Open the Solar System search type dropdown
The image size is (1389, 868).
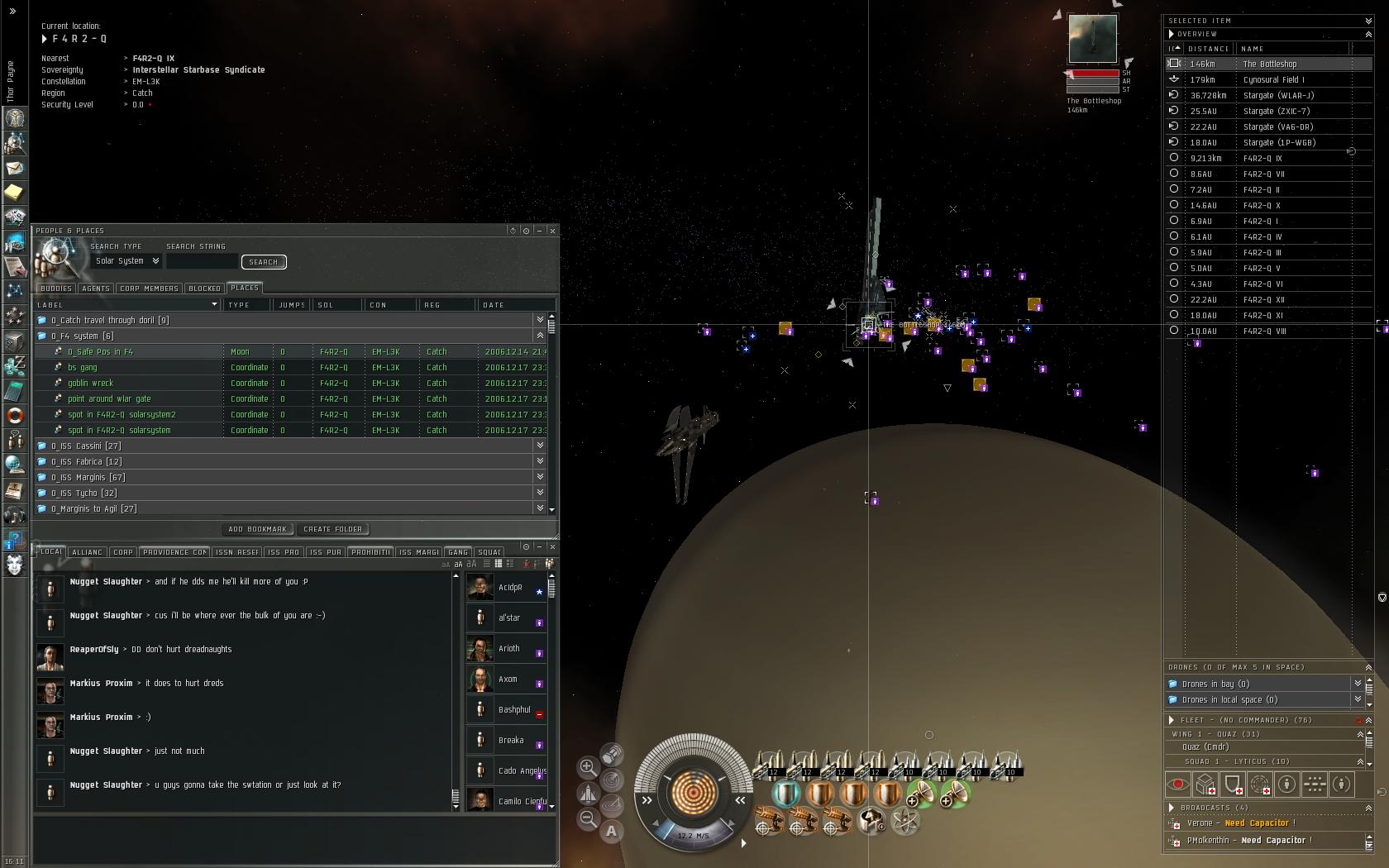click(127, 261)
